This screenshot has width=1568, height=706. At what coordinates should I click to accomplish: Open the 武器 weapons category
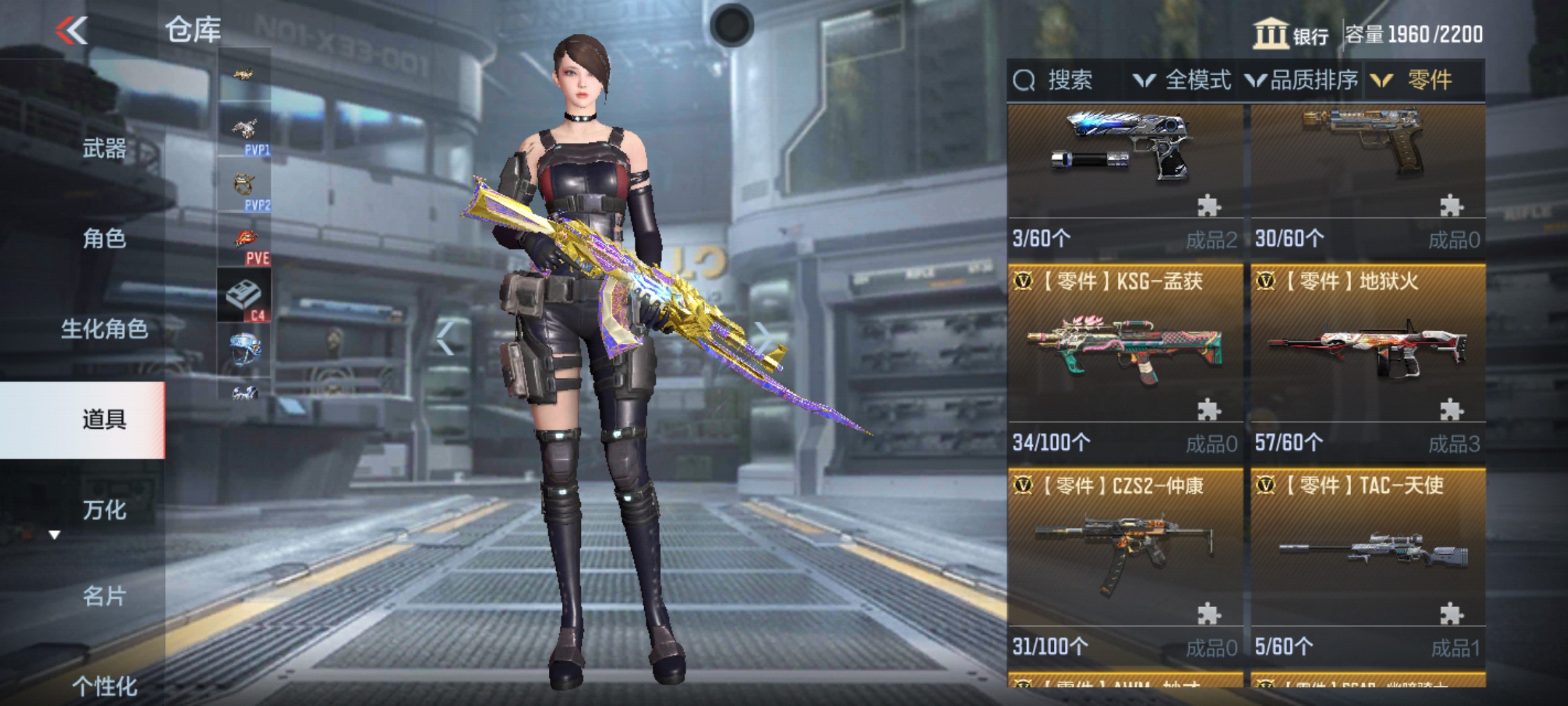[x=104, y=148]
